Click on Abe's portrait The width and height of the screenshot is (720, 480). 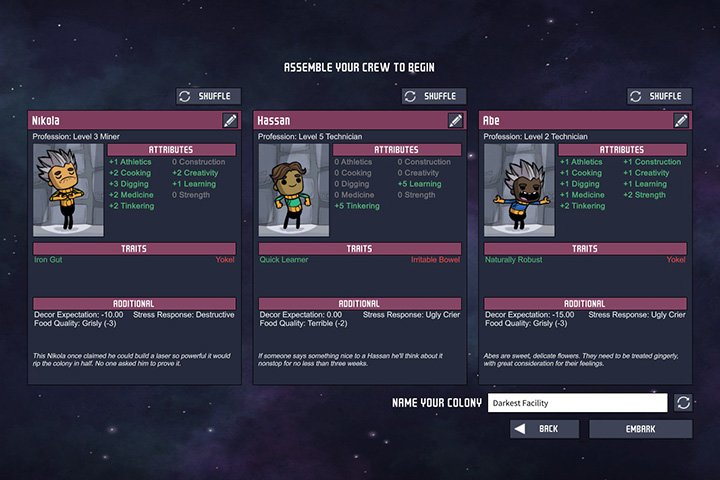tap(518, 190)
